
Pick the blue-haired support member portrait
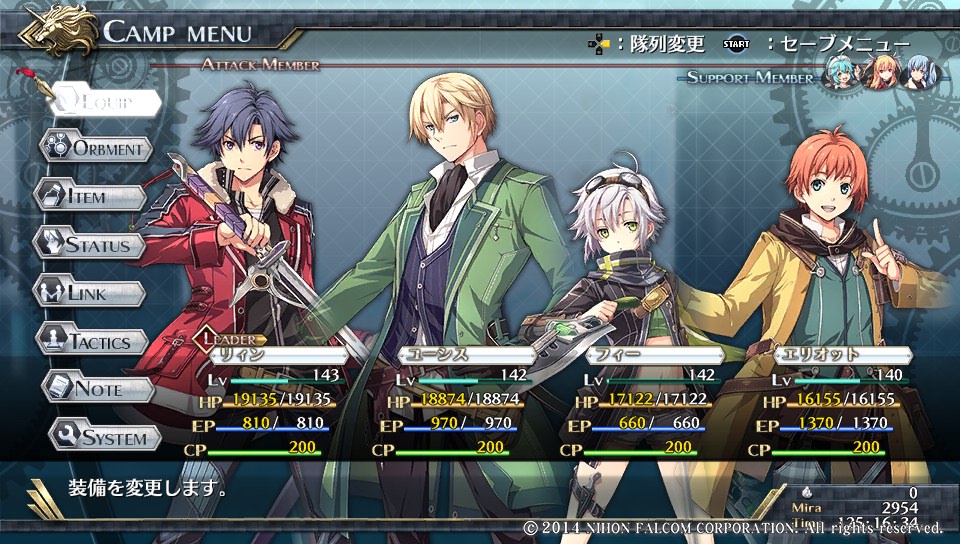pyautogui.click(x=918, y=73)
